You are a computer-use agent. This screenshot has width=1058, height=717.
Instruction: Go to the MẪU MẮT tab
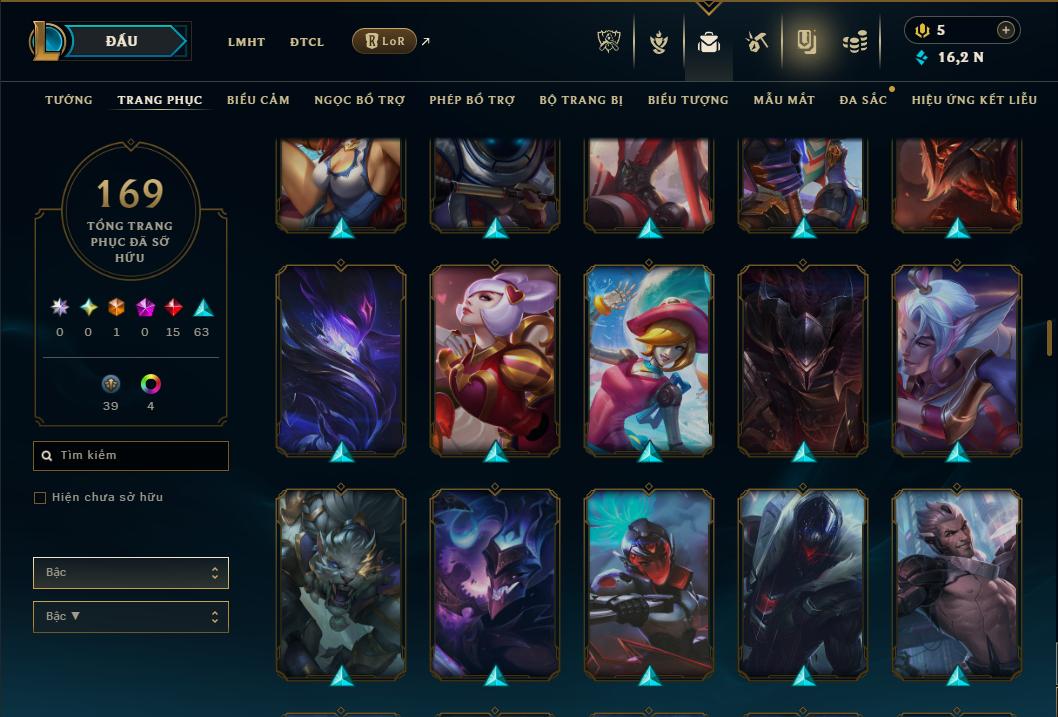click(x=784, y=100)
